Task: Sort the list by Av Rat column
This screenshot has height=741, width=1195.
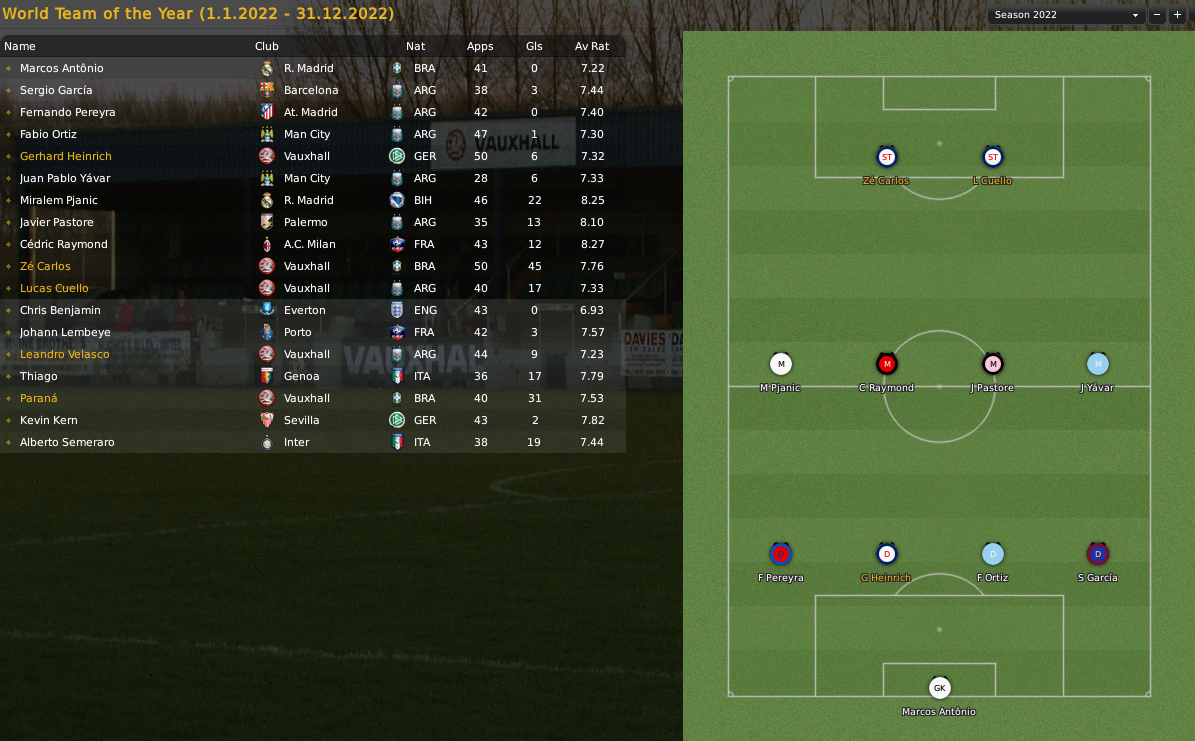Action: coord(591,46)
